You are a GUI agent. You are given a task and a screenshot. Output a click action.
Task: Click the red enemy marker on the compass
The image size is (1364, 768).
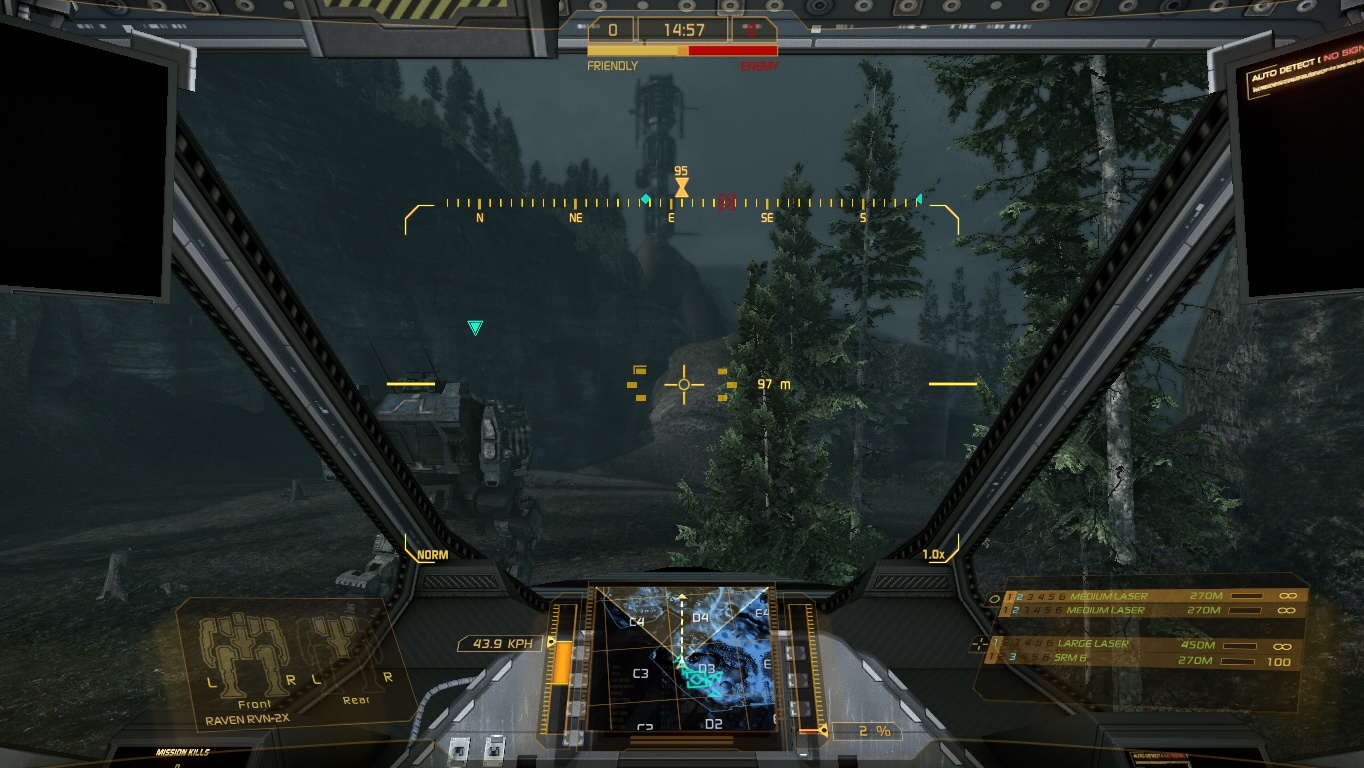click(x=727, y=203)
